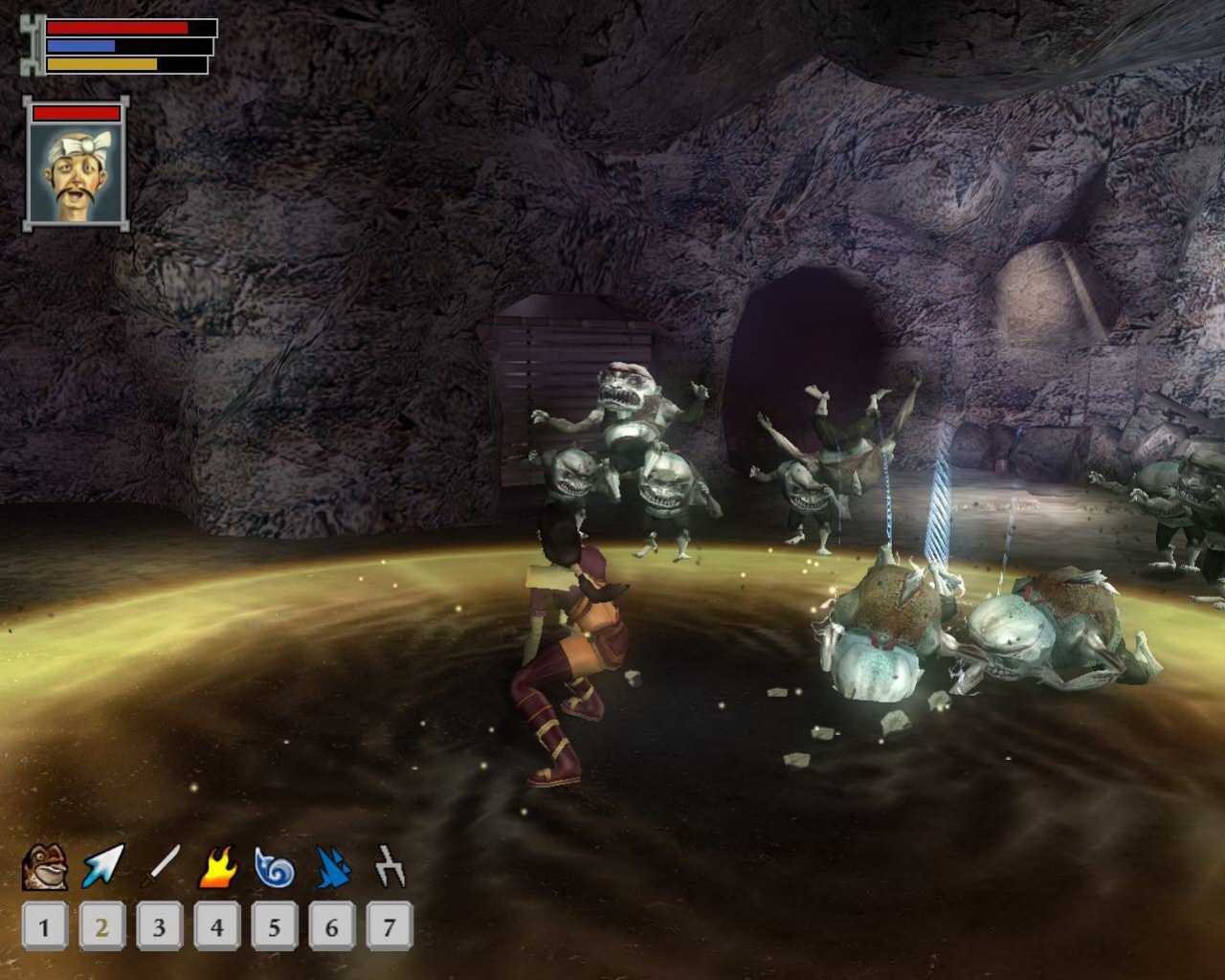Activate the flame magic style
Image resolution: width=1225 pixels, height=980 pixels.
coord(217,867)
